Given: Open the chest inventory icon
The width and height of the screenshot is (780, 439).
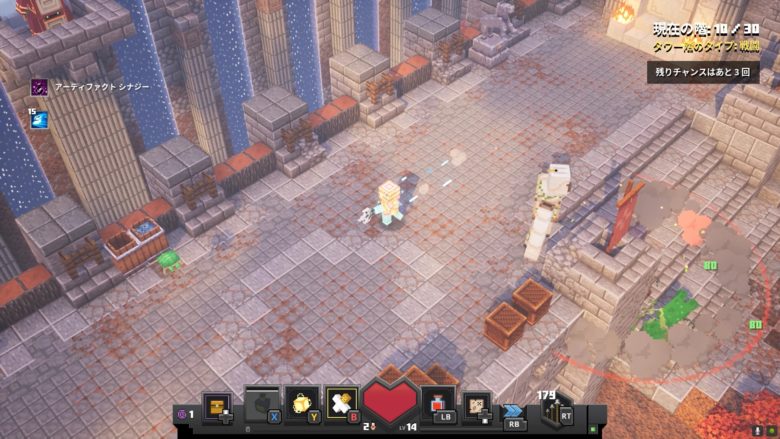Looking at the screenshot, I should click(x=217, y=403).
